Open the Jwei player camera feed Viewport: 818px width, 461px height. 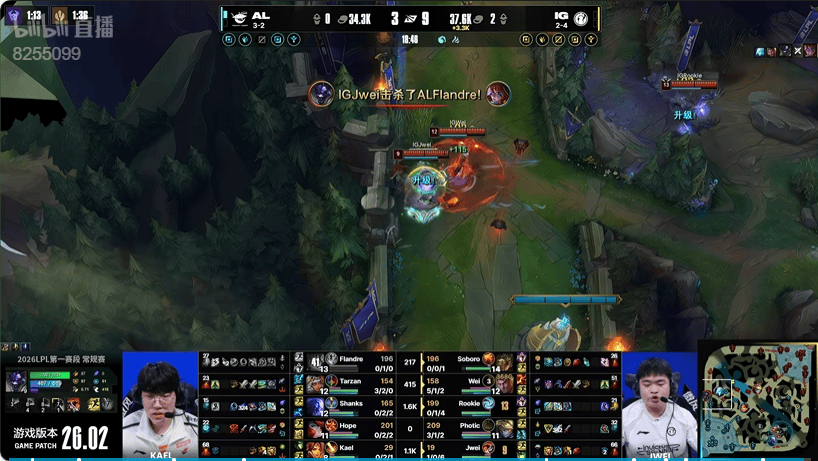coord(658,403)
